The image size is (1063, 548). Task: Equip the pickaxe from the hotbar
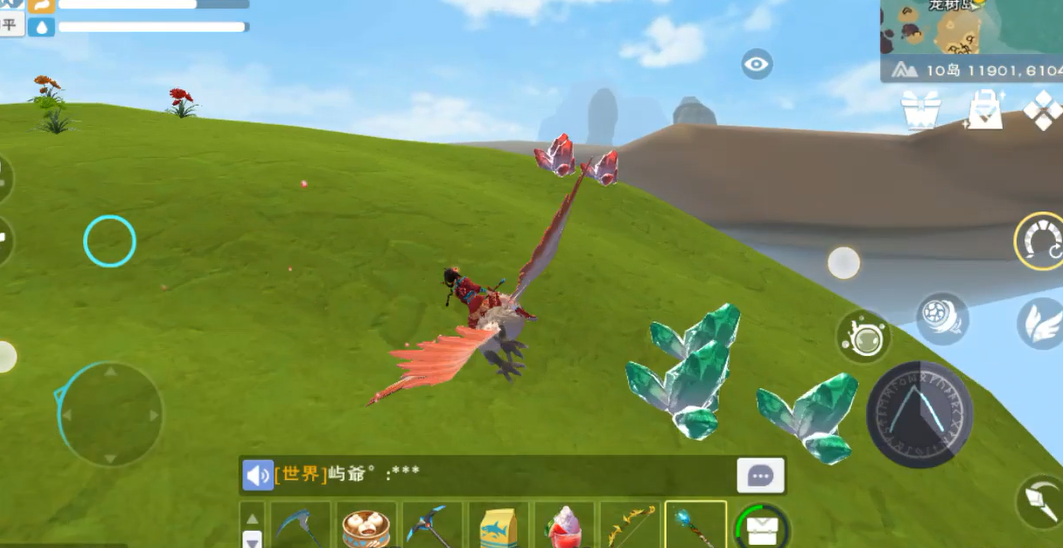pyautogui.click(x=432, y=525)
